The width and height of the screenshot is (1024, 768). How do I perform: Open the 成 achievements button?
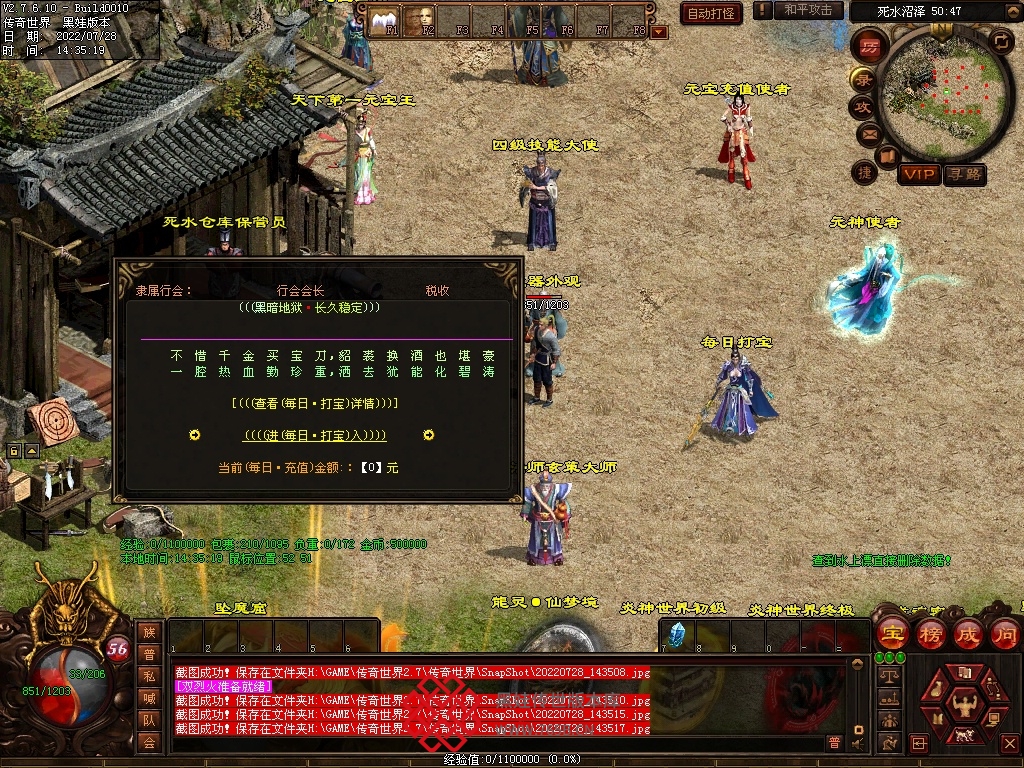click(968, 633)
